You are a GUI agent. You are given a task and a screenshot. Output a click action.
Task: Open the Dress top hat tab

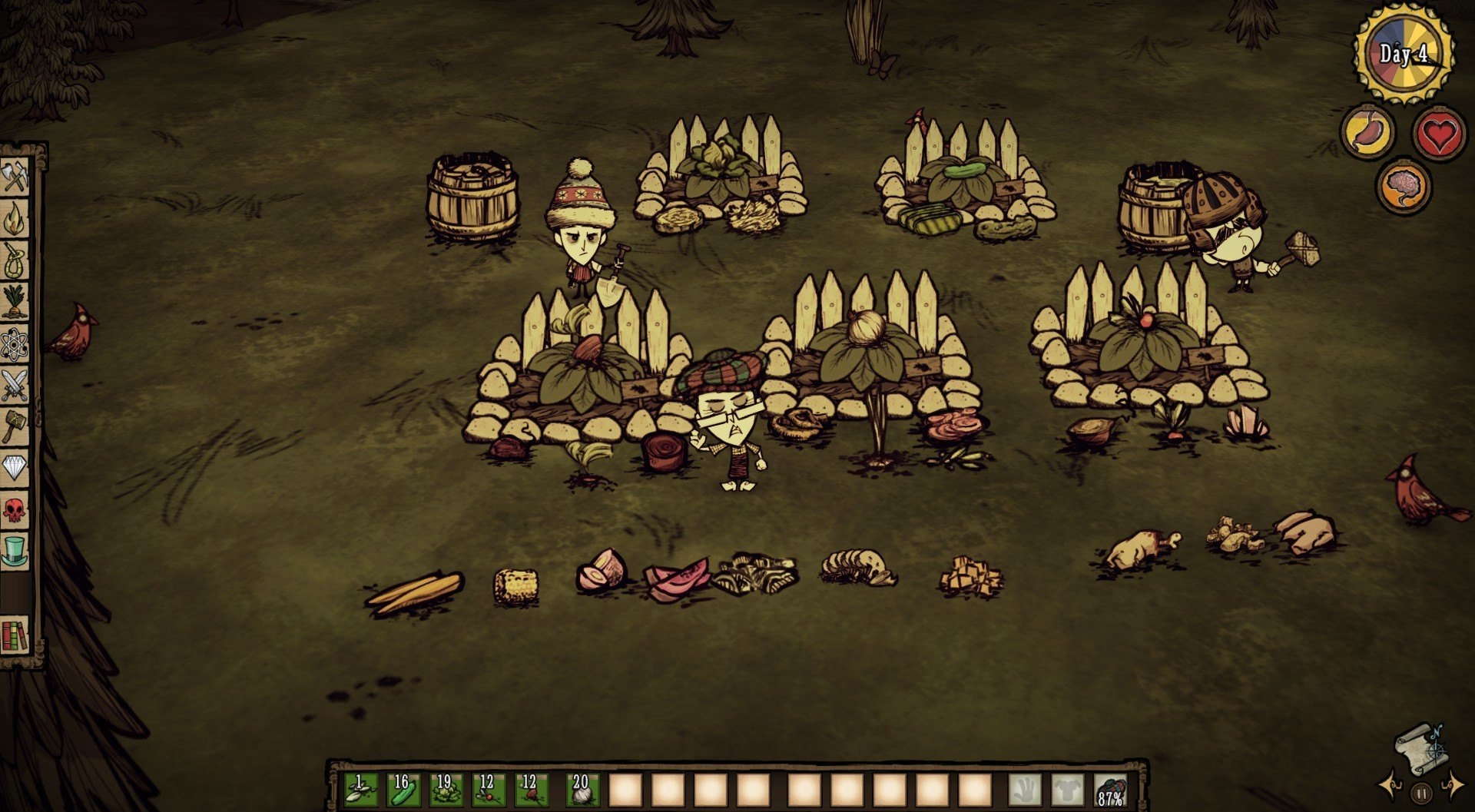[15, 551]
